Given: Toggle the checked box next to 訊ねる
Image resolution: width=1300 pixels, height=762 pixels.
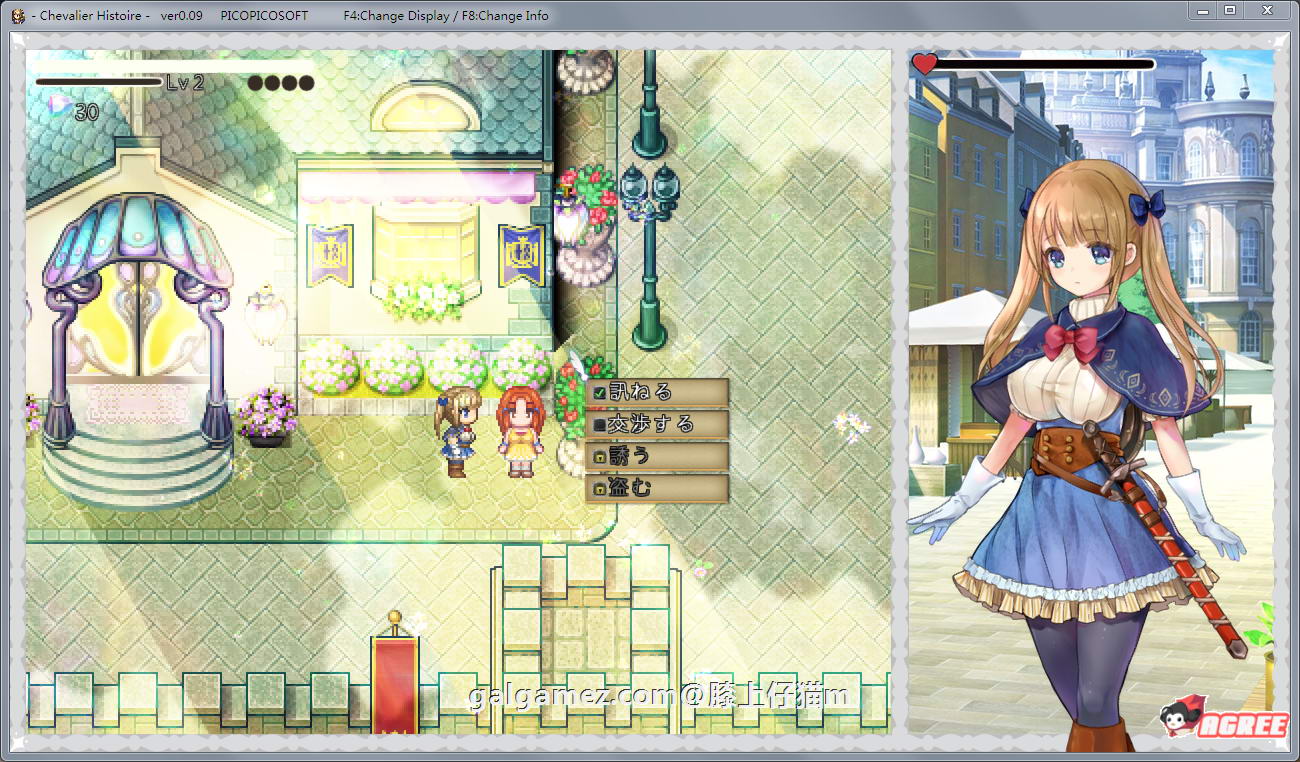Looking at the screenshot, I should point(600,391).
